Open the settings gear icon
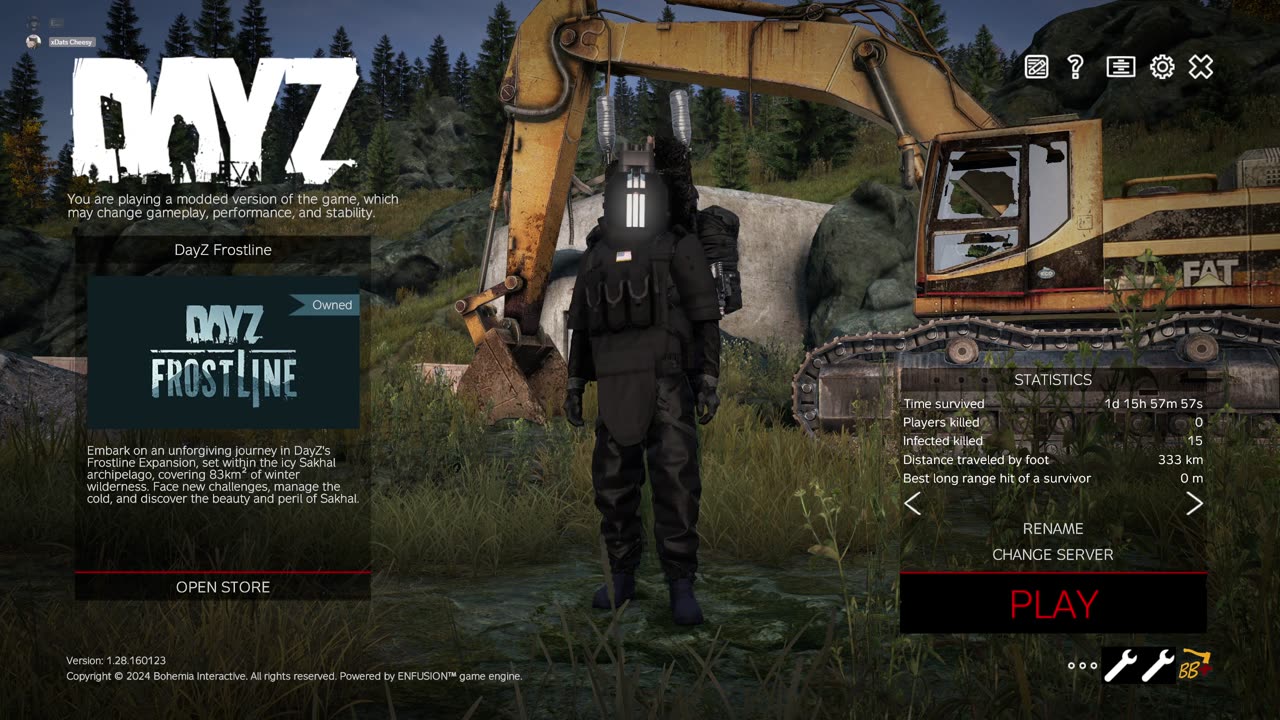The image size is (1280, 720). tap(1161, 67)
